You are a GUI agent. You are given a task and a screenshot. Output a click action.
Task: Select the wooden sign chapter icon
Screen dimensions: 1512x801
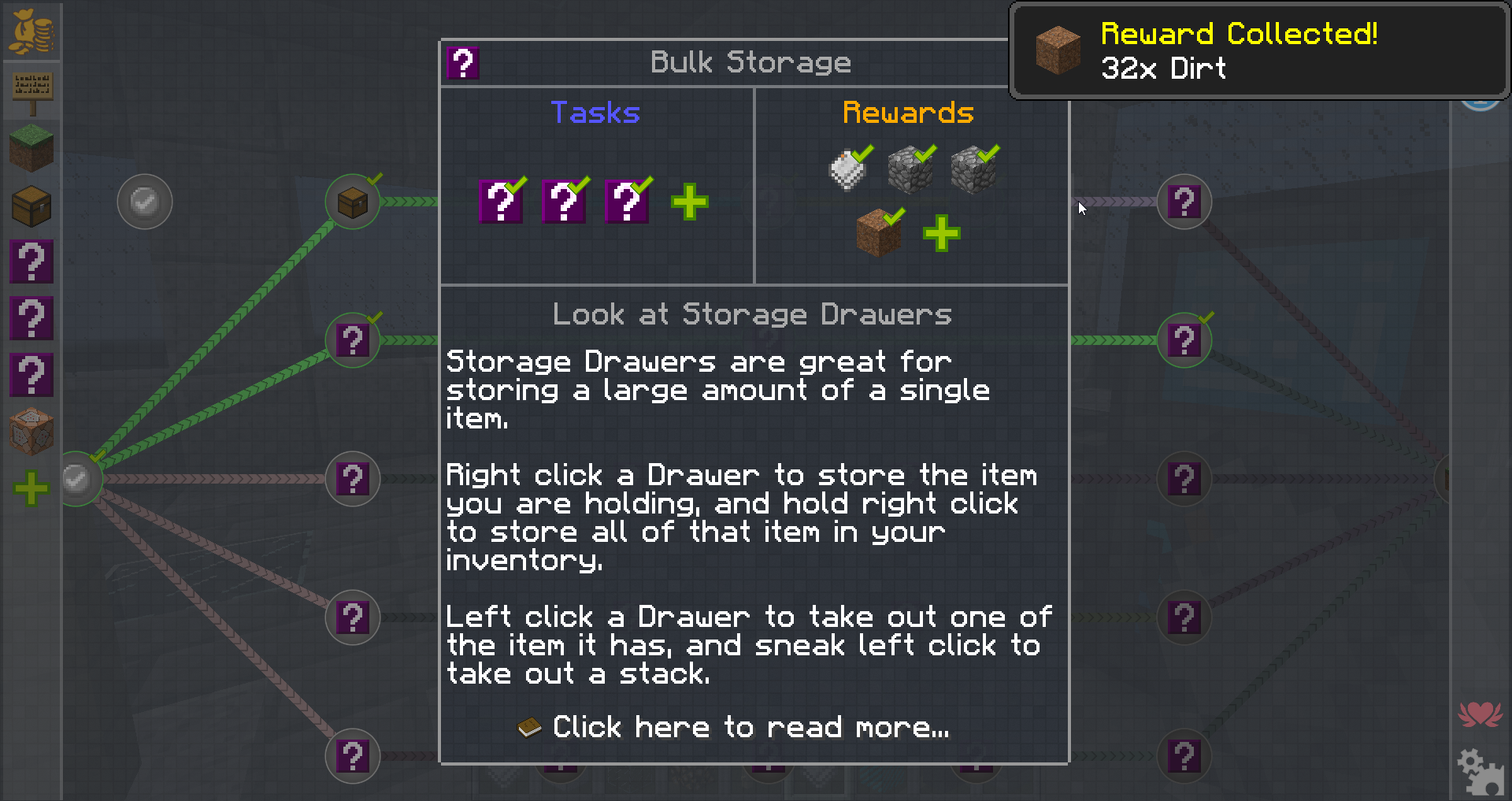pos(31,91)
